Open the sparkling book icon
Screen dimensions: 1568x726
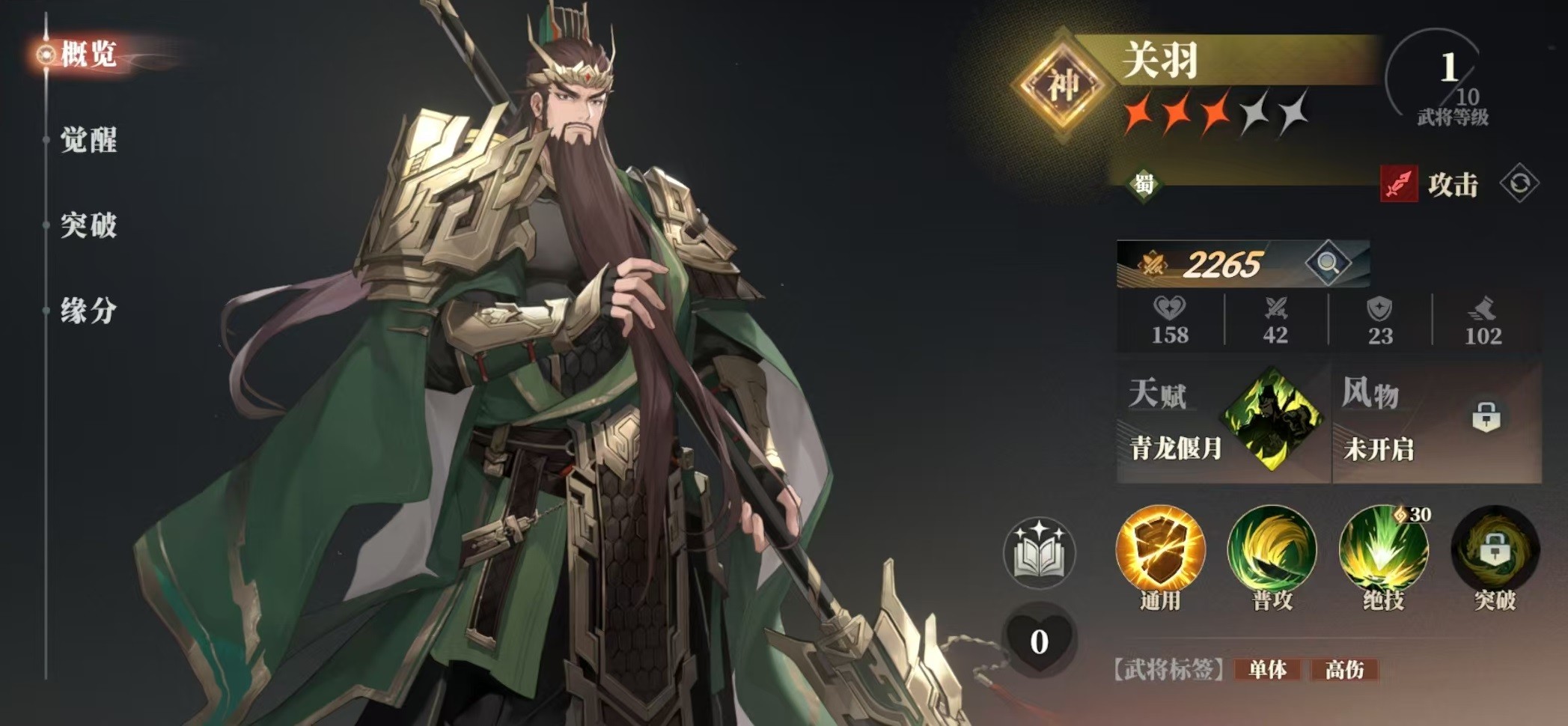[1039, 553]
